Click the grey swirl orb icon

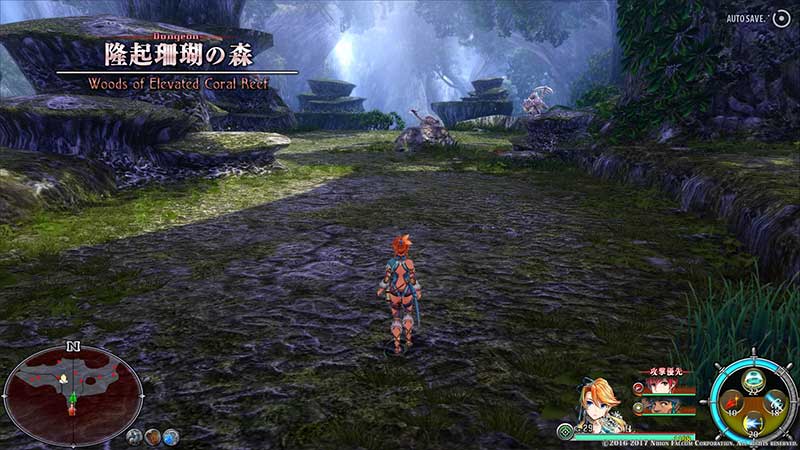click(x=134, y=436)
